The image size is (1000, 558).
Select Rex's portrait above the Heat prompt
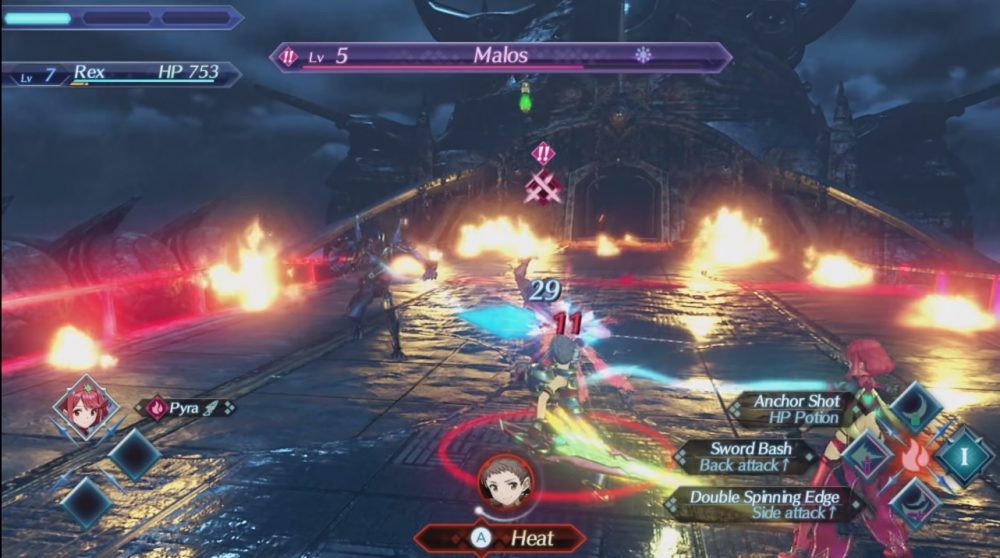point(505,483)
